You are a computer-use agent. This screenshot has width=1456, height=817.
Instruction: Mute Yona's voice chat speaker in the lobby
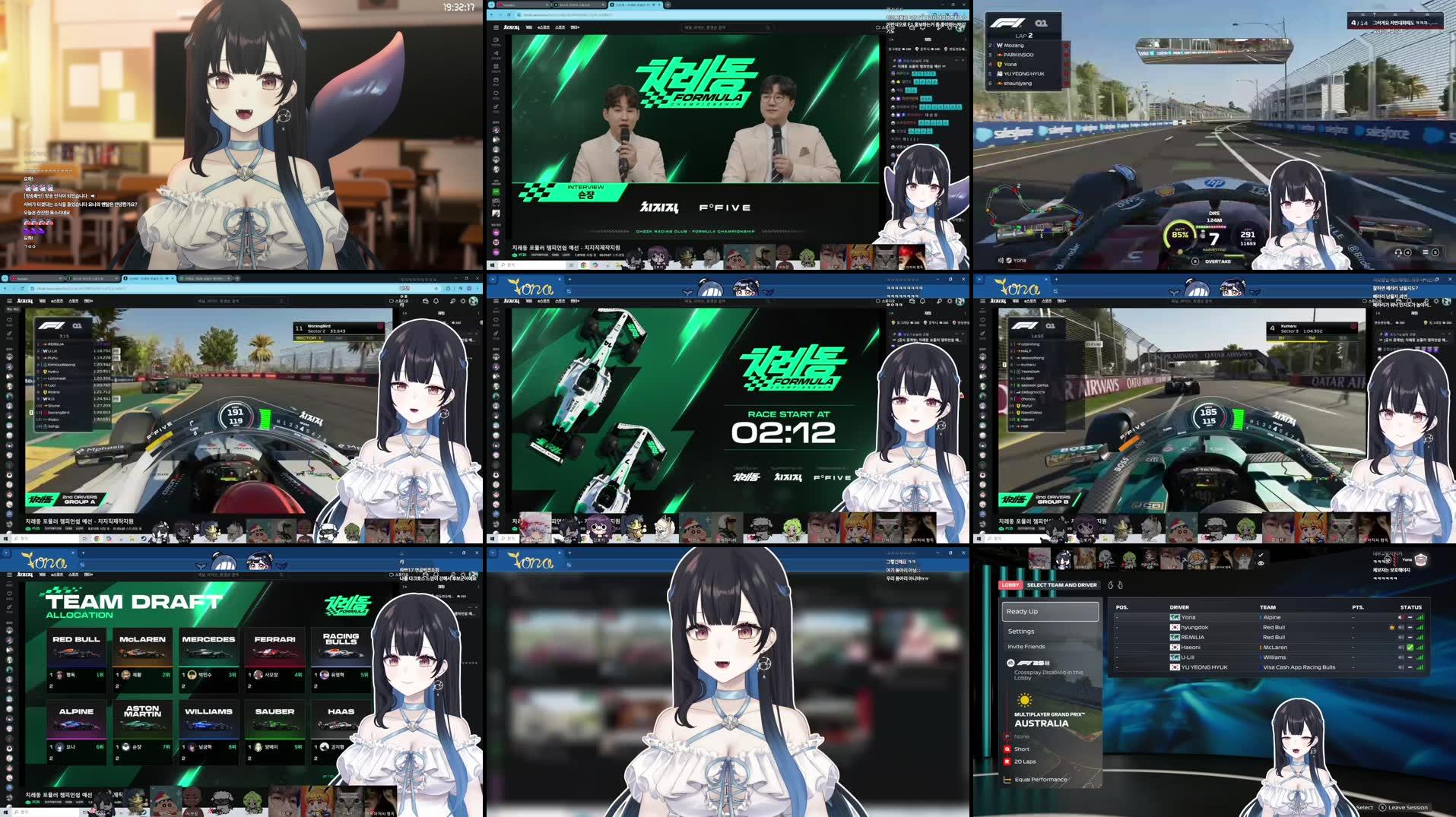(1400, 617)
